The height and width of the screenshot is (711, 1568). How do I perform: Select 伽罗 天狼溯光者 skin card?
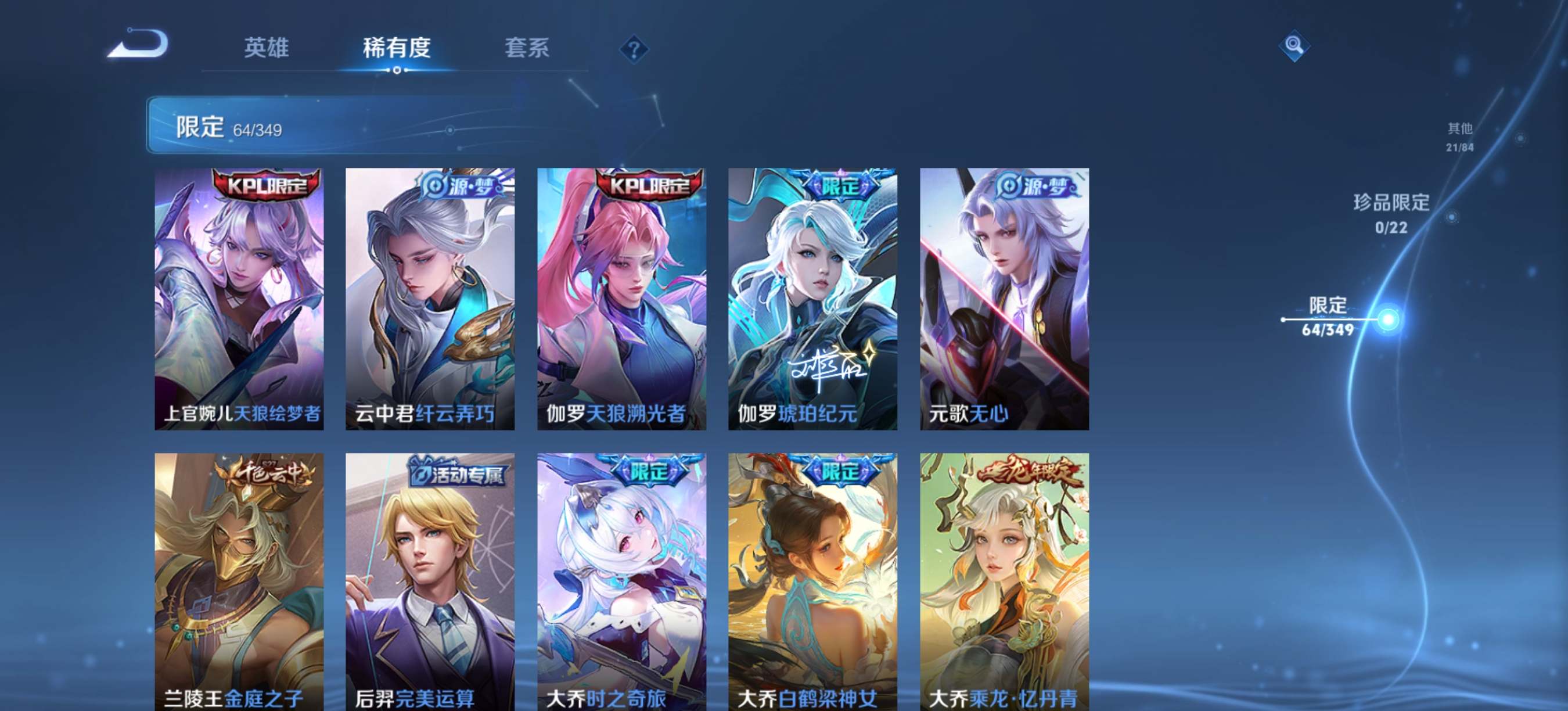pyautogui.click(x=621, y=299)
